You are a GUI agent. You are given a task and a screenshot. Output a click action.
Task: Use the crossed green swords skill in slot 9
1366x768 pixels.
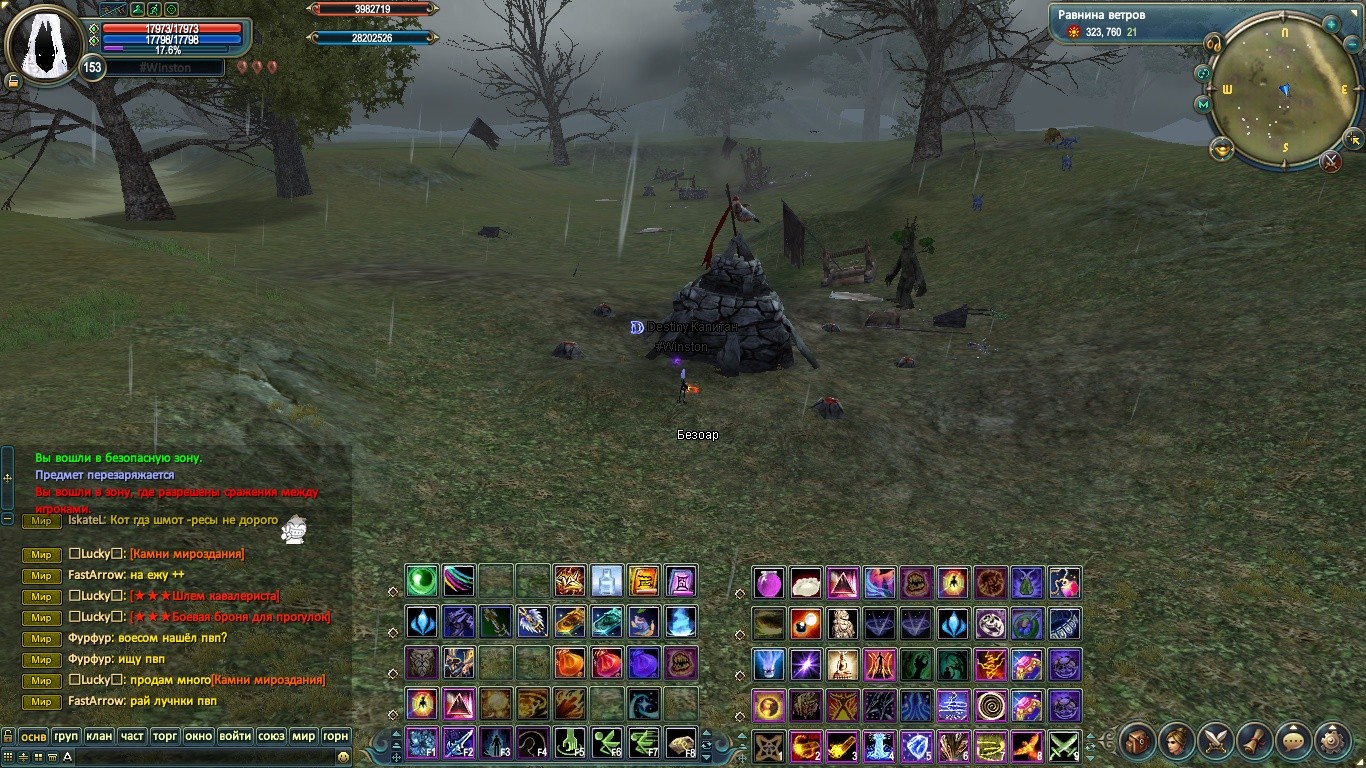coord(1063,746)
